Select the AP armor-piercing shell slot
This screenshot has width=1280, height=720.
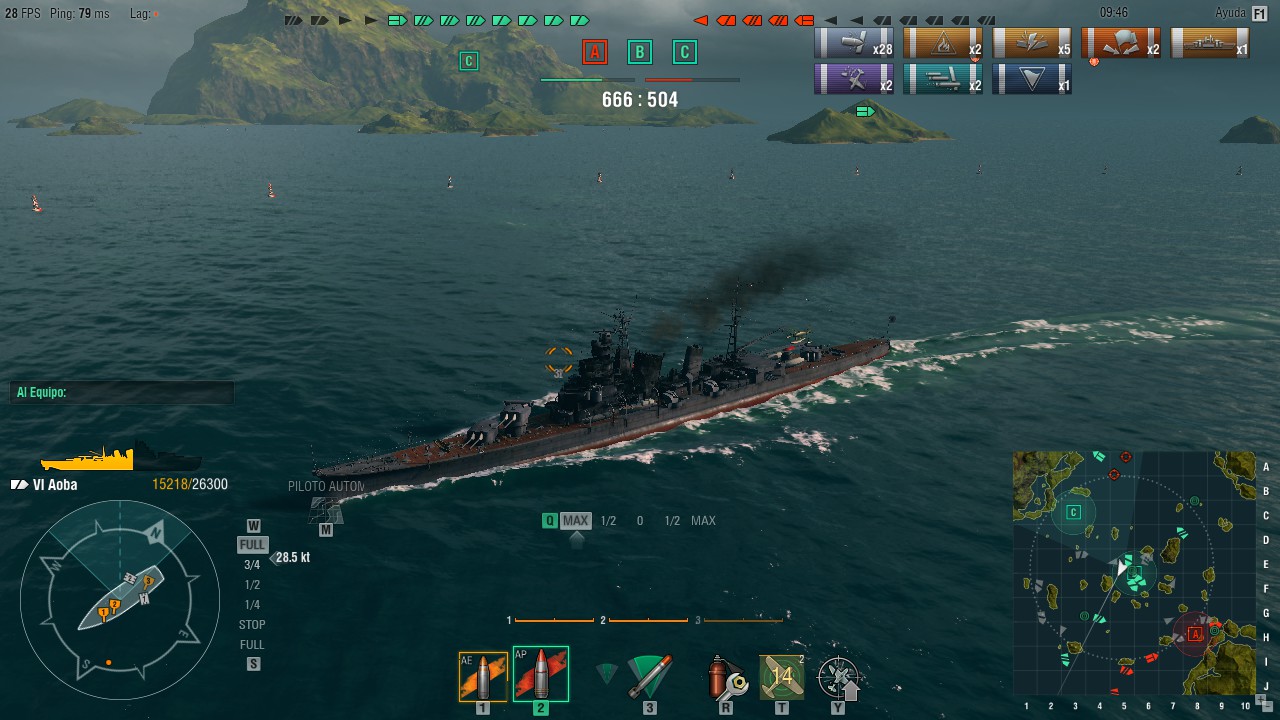click(x=540, y=675)
